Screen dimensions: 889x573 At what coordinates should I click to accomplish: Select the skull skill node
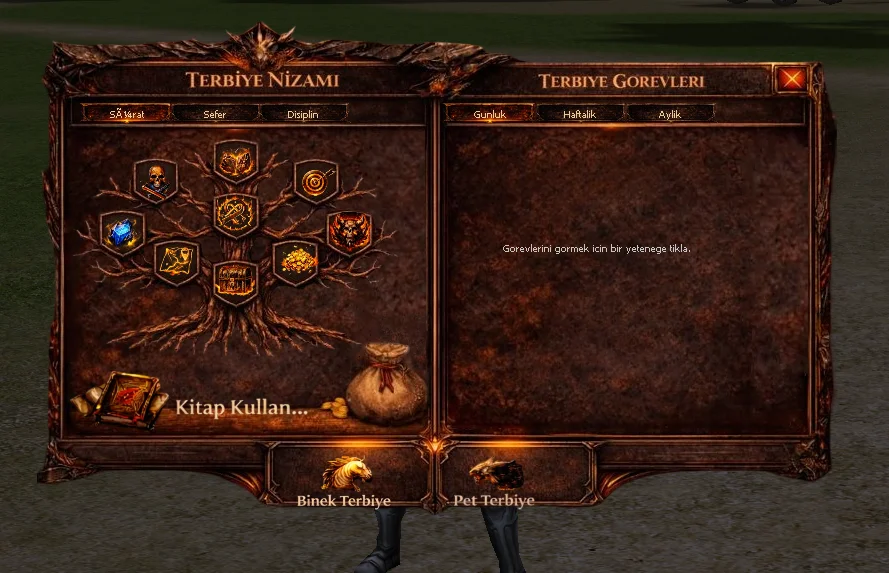pos(156,181)
